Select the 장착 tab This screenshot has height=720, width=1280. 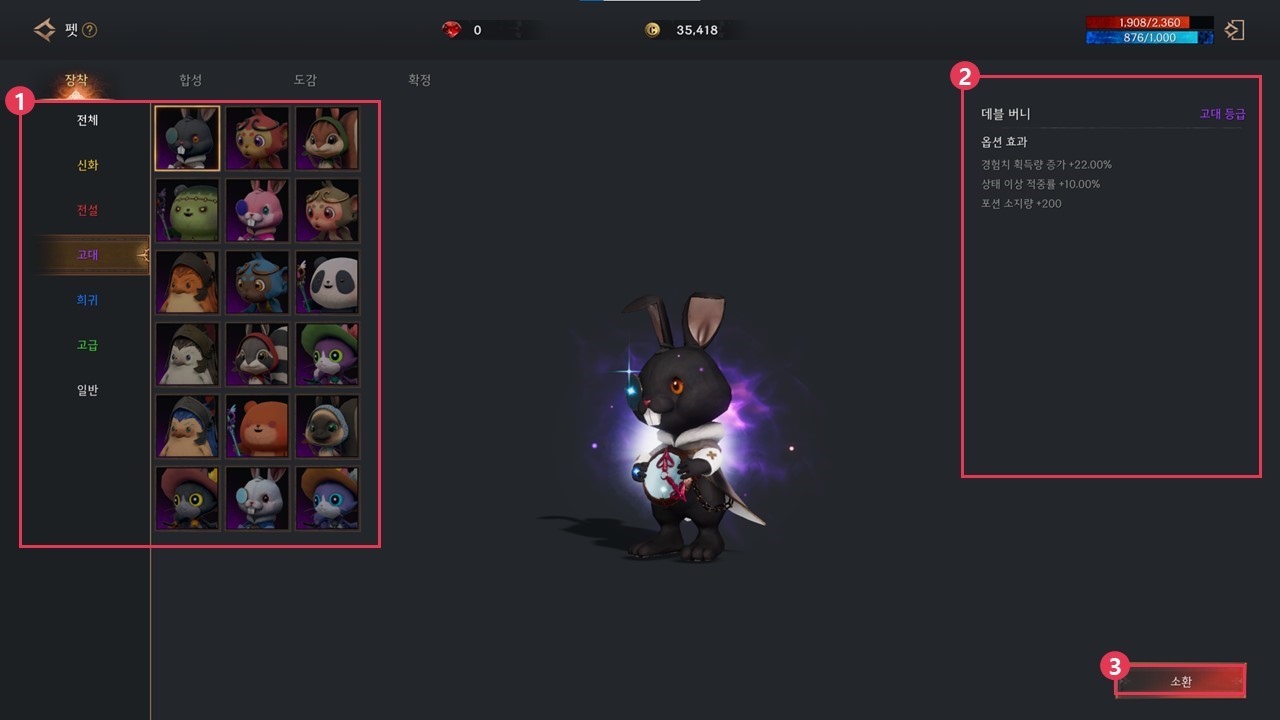[x=77, y=80]
